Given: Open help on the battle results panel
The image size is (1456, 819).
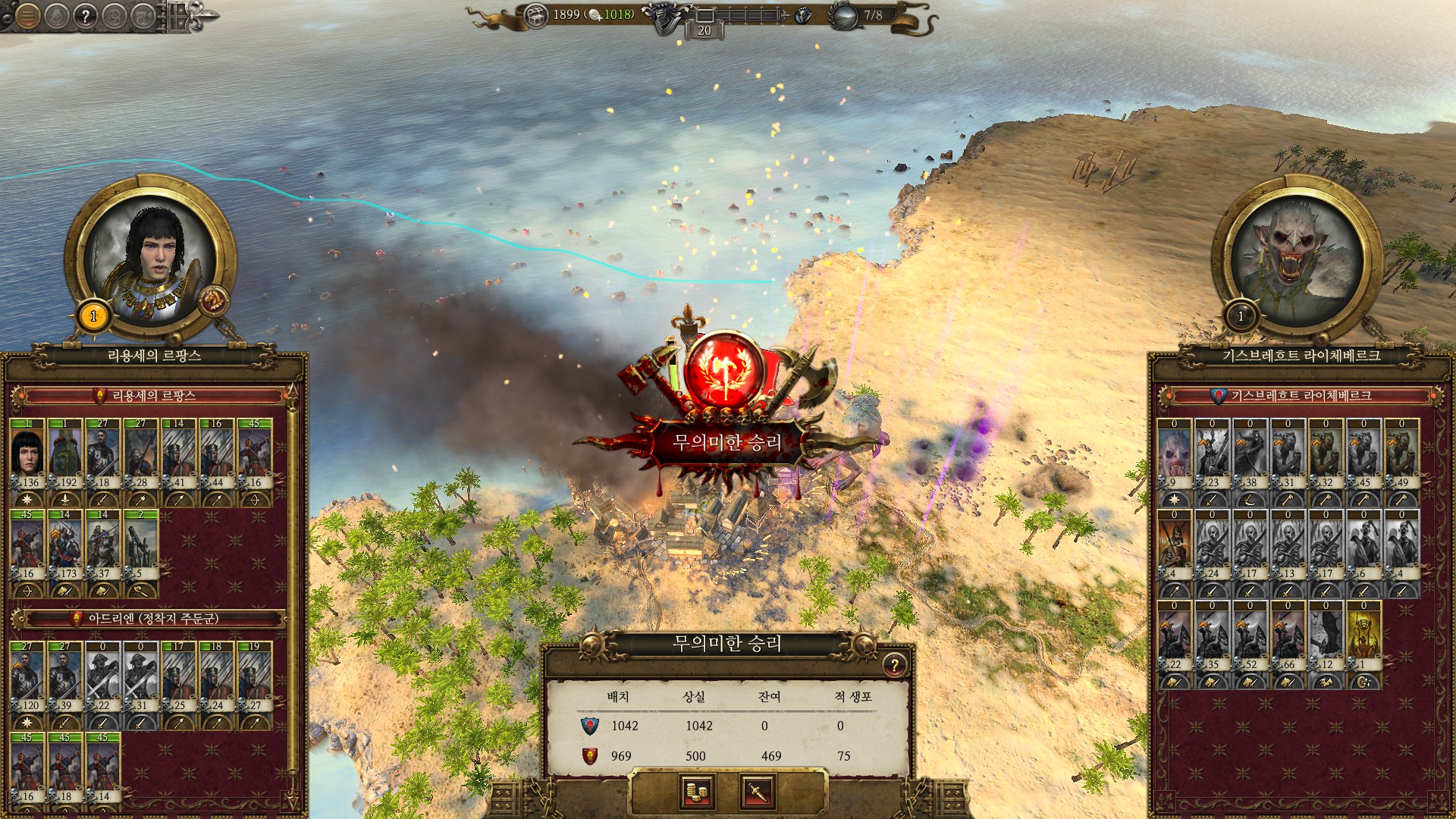Looking at the screenshot, I should (894, 666).
